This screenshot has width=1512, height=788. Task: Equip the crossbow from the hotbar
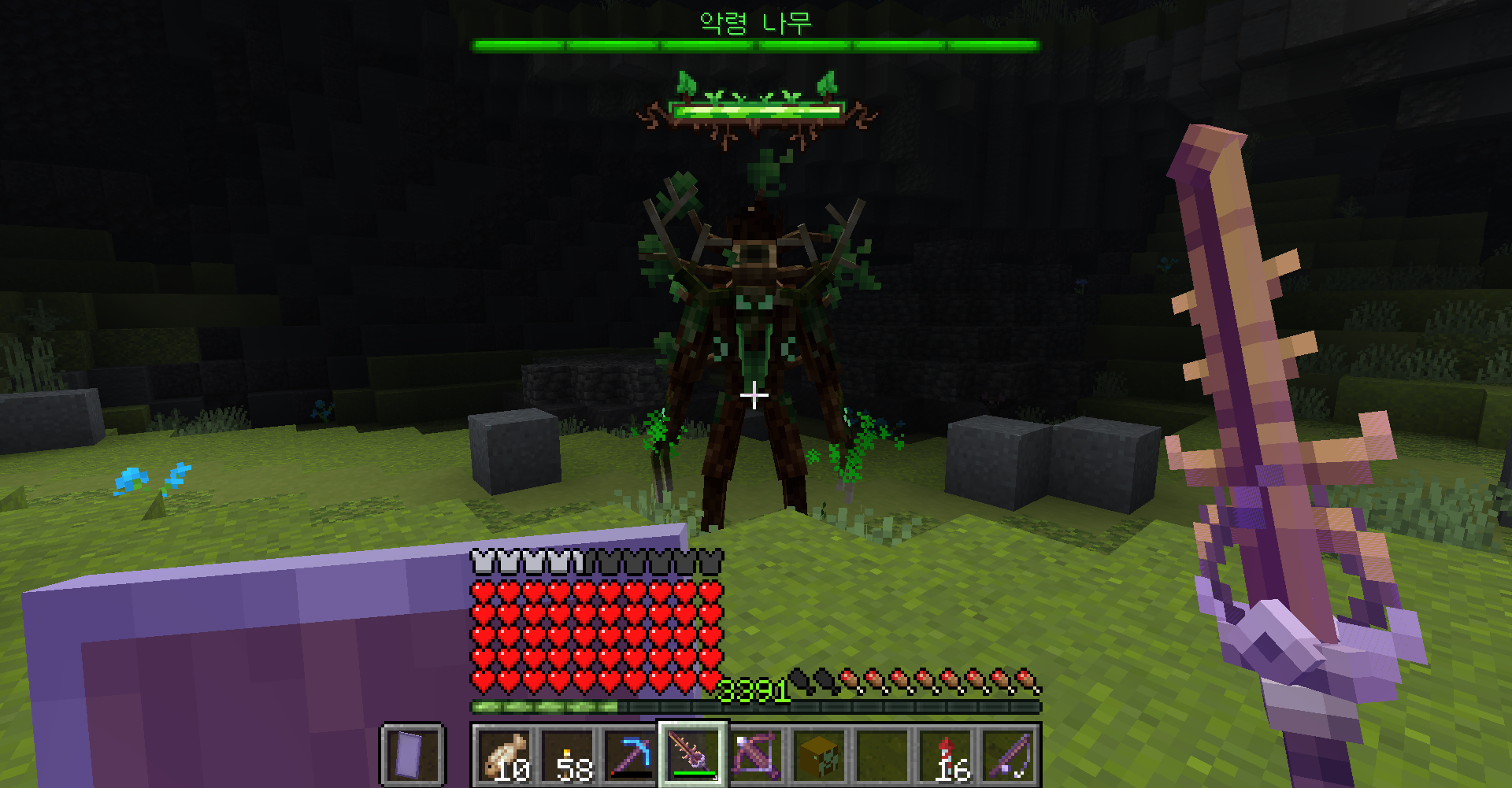(x=756, y=755)
